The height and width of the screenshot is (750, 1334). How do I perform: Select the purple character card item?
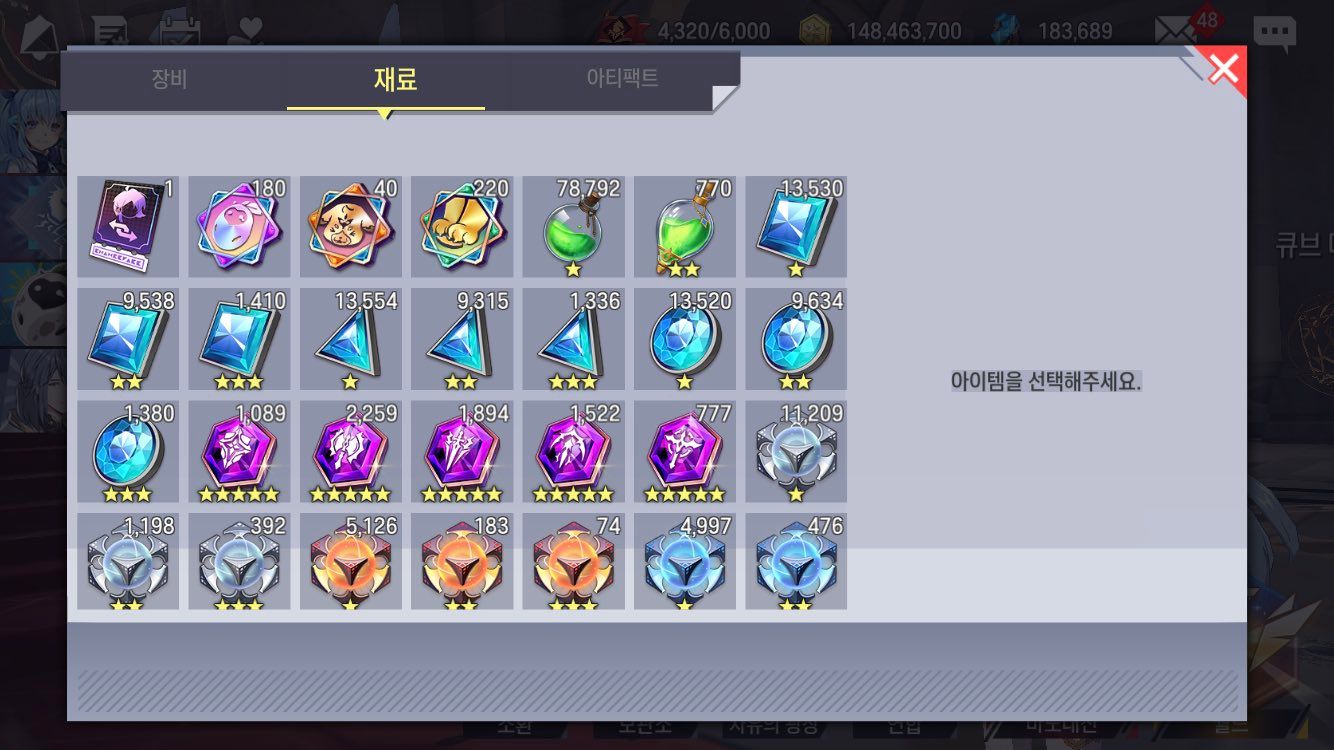[128, 227]
